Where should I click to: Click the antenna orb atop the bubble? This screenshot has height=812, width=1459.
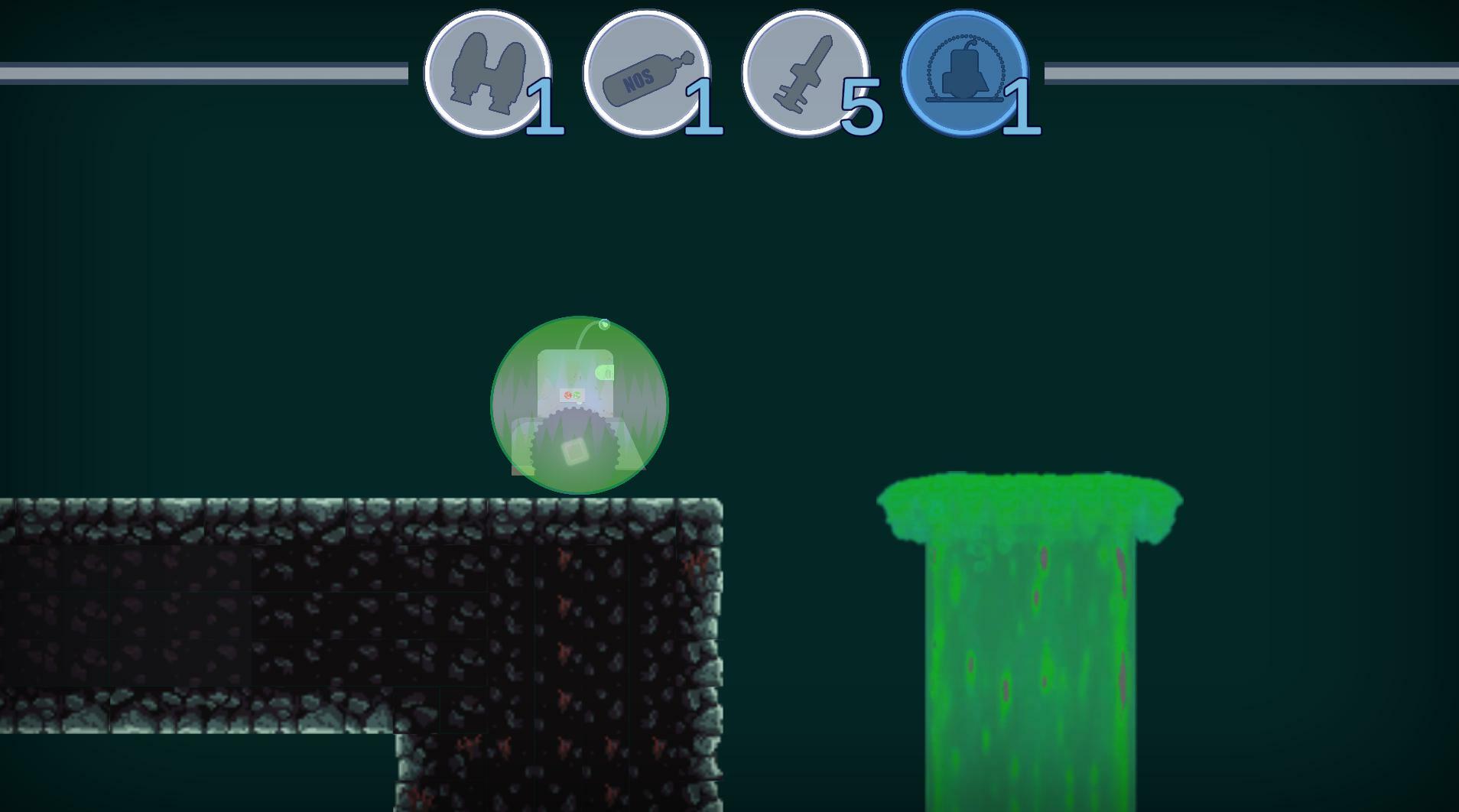coord(603,323)
